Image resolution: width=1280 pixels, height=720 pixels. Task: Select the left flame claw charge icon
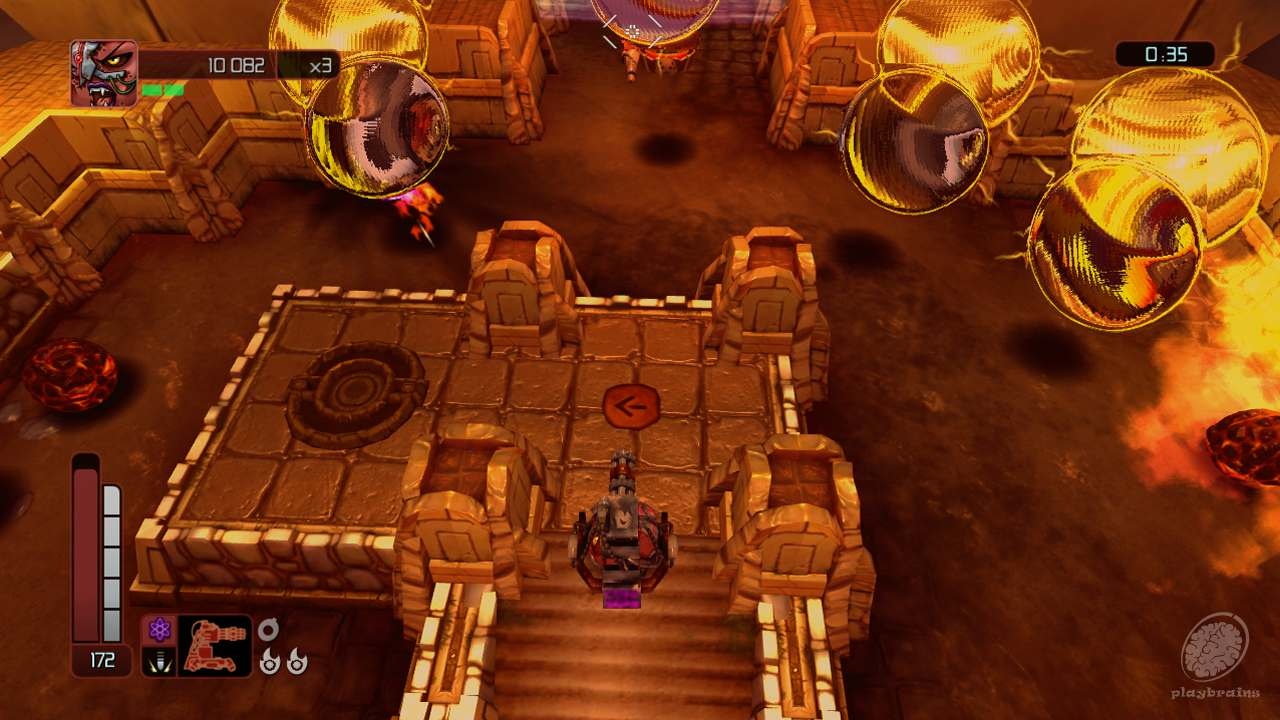coord(270,663)
